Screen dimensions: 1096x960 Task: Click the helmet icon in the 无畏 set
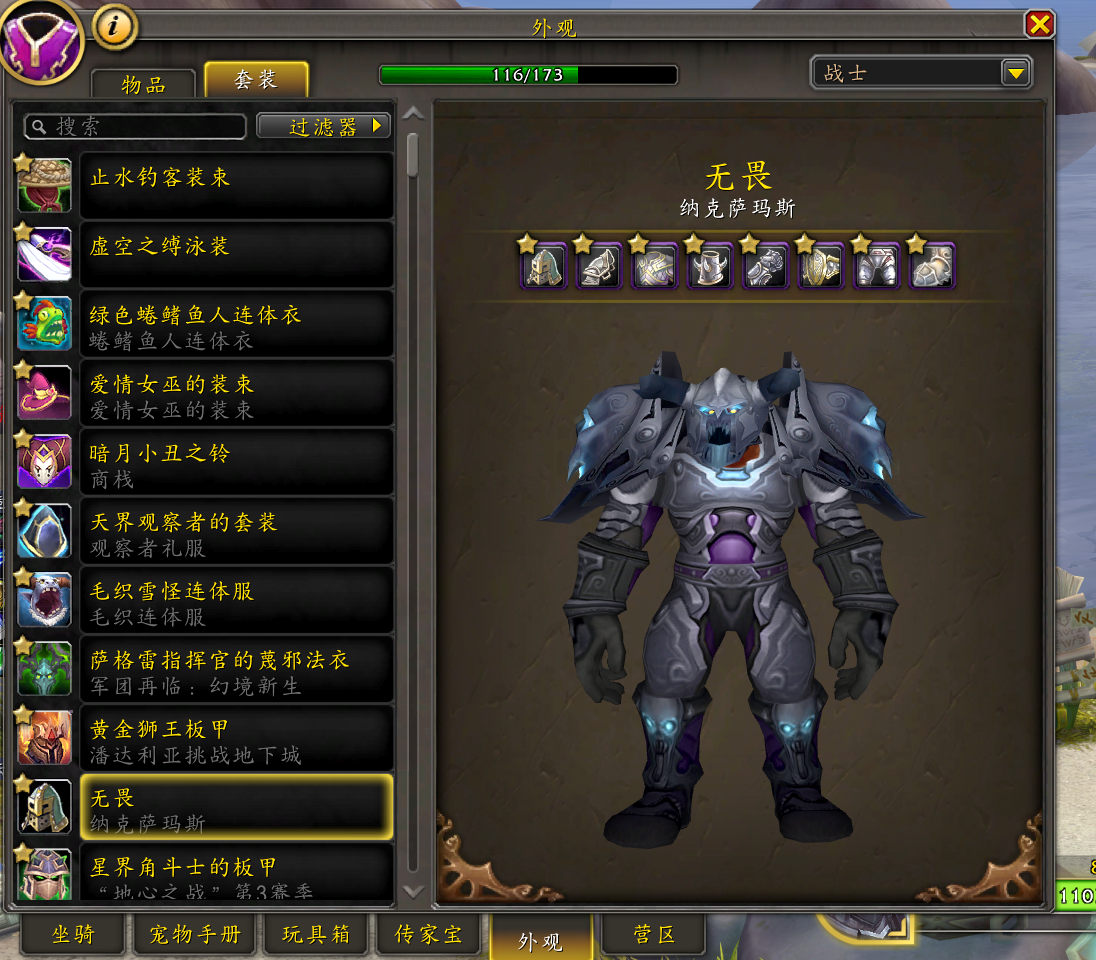[x=545, y=266]
